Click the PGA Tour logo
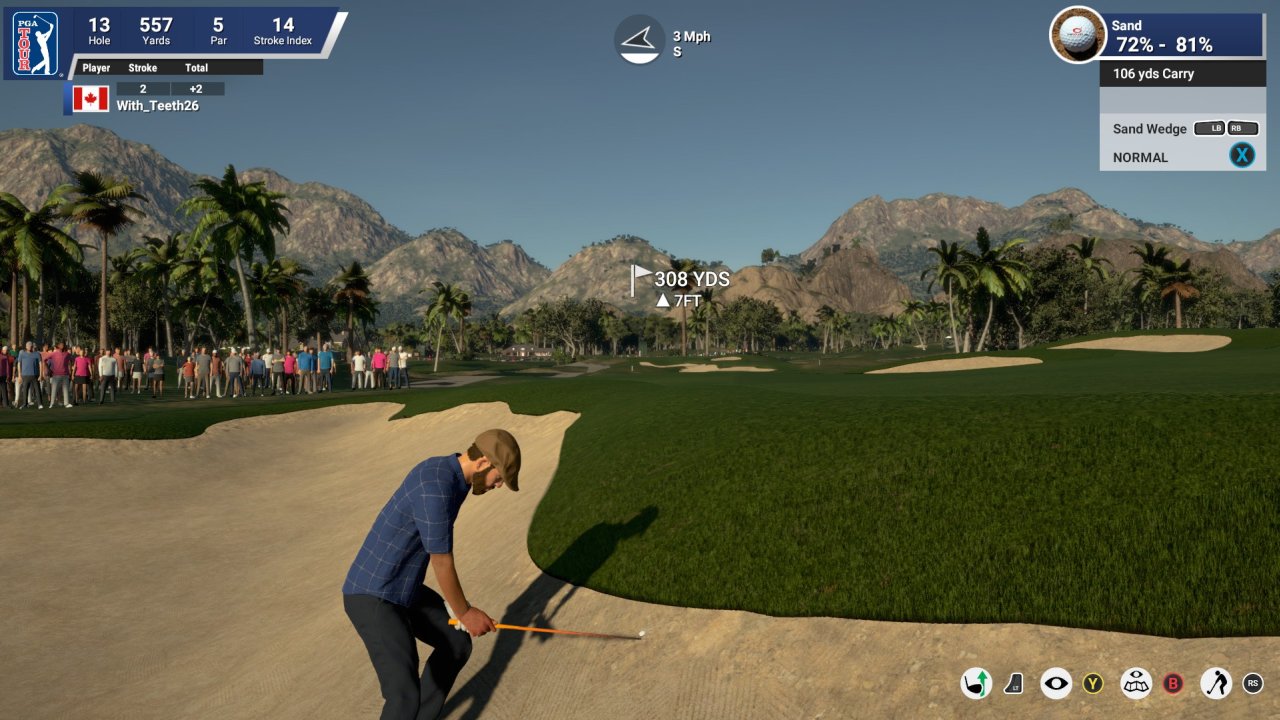The width and height of the screenshot is (1280, 720). click(x=35, y=44)
